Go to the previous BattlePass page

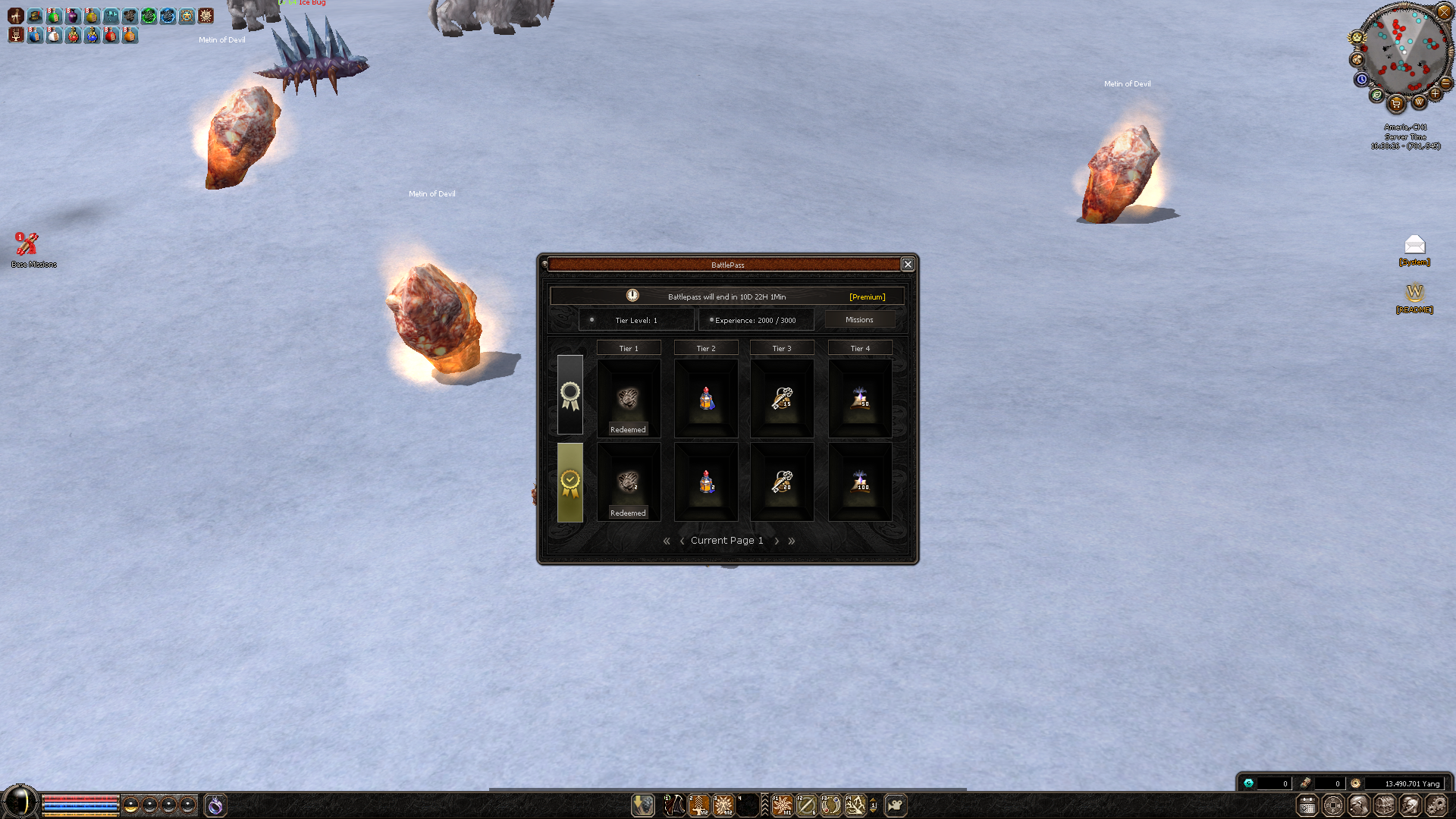click(682, 541)
